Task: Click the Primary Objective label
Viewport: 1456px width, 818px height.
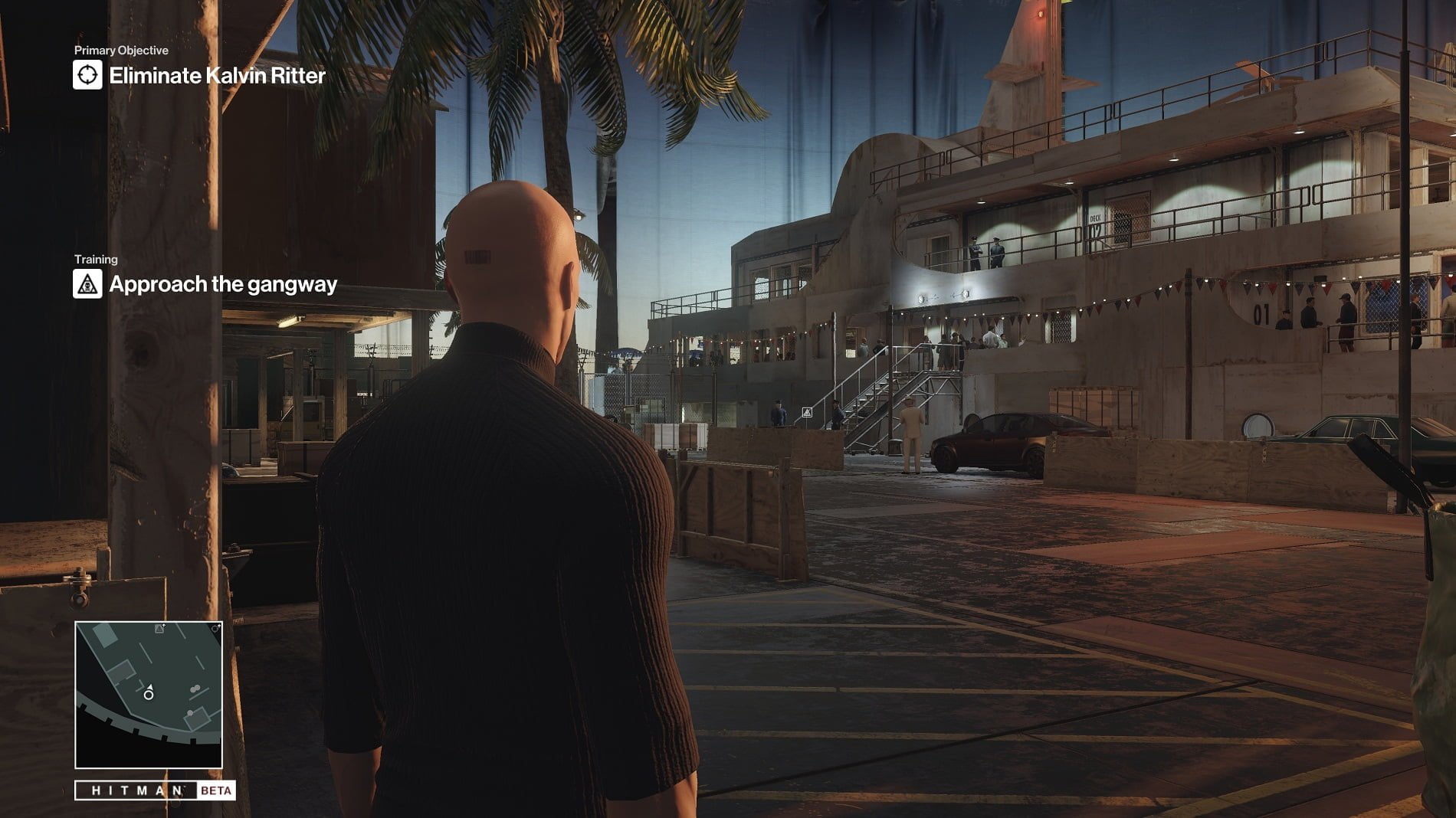Action: point(120,51)
